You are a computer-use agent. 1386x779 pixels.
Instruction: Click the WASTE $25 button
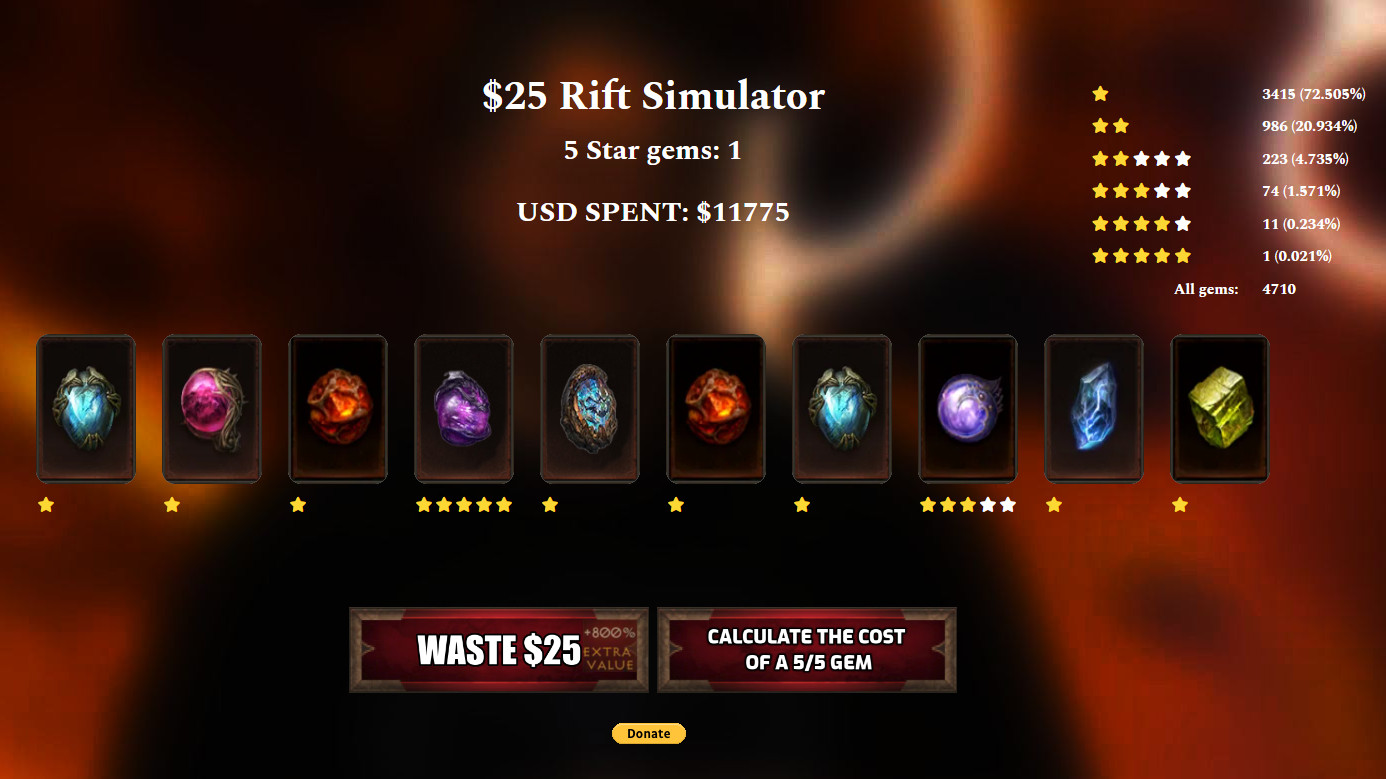click(x=498, y=650)
